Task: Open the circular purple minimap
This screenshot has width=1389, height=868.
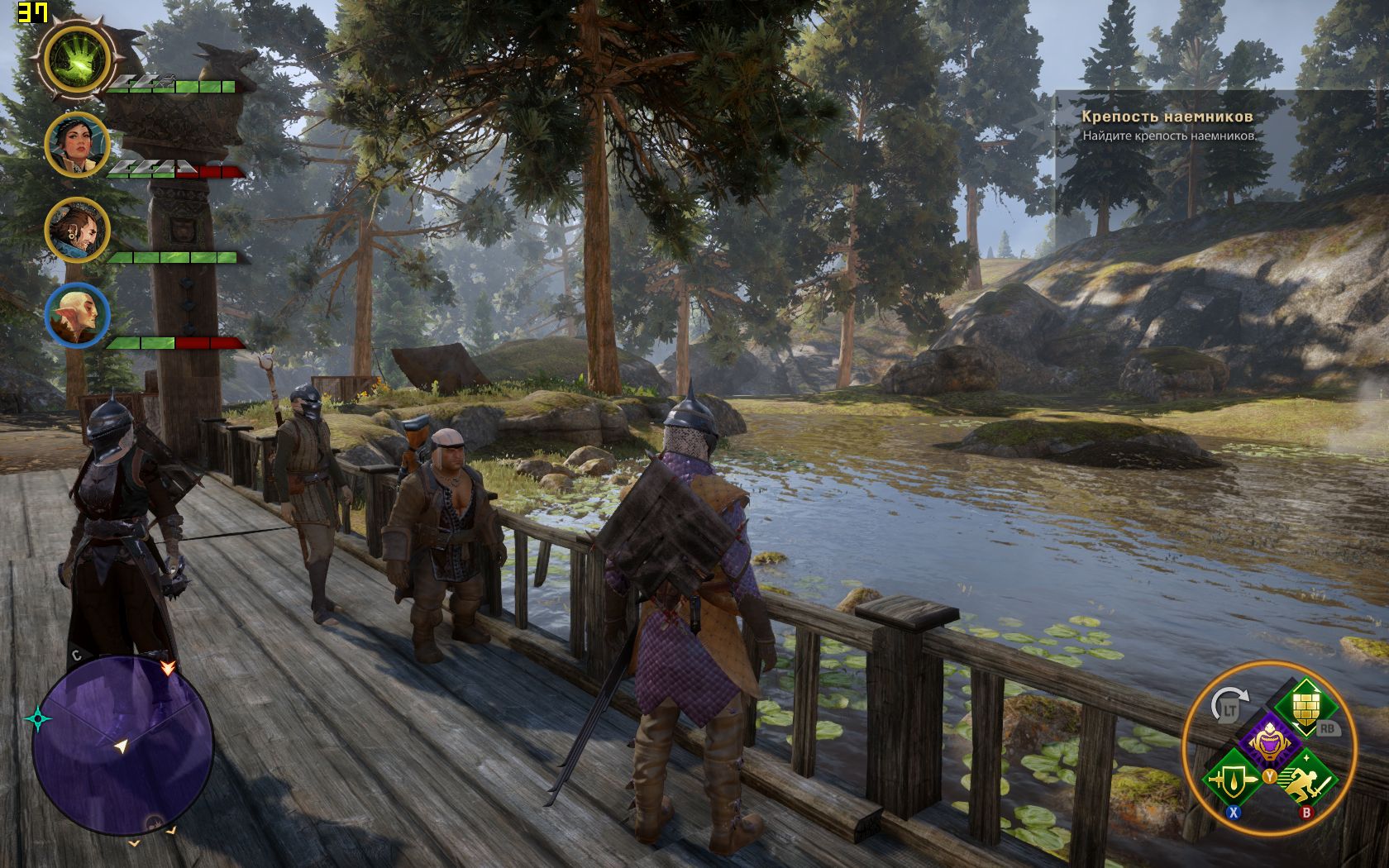Action: tap(122, 746)
